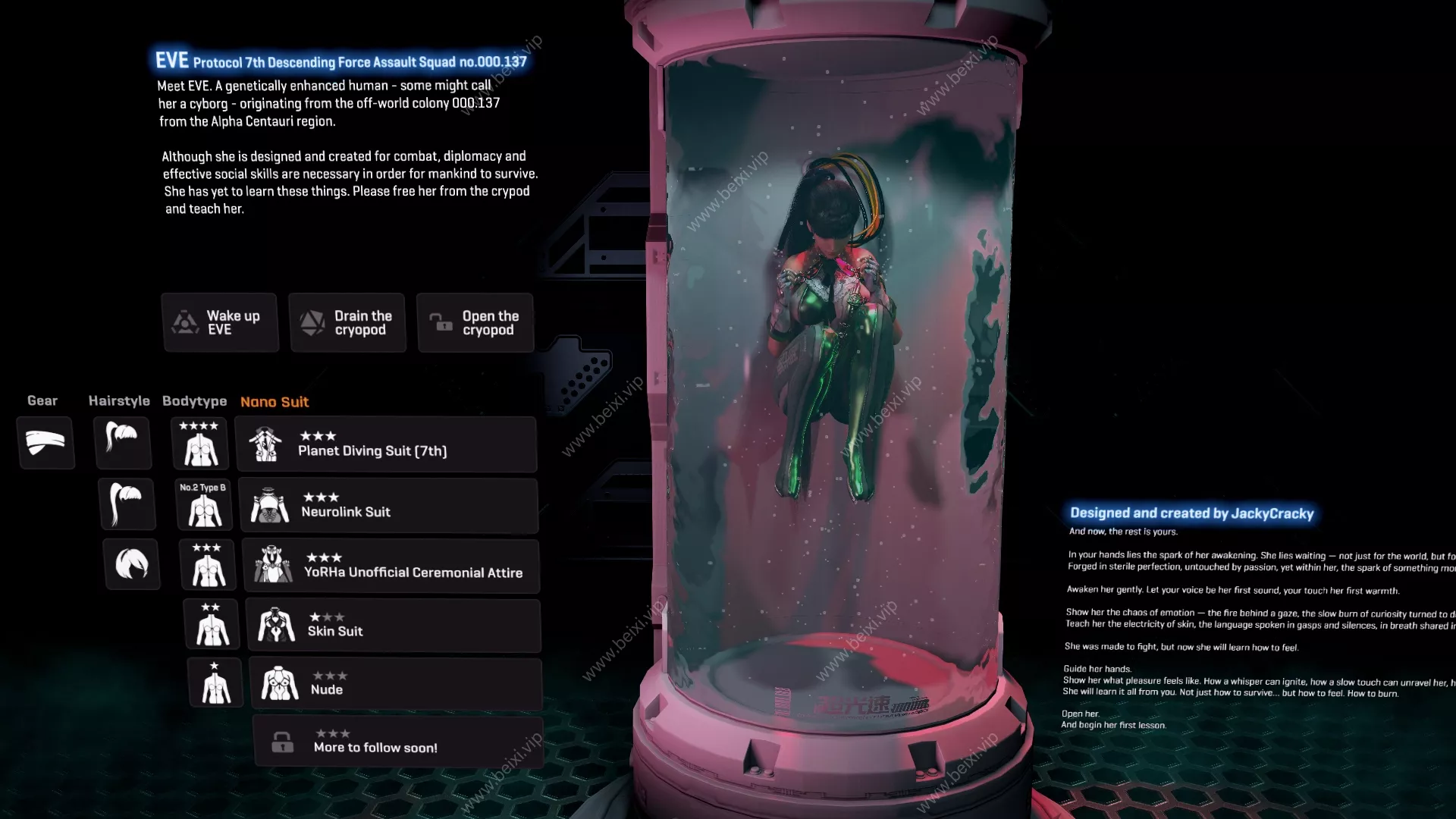
Task: Select the four-star bodytype
Action: (200, 444)
